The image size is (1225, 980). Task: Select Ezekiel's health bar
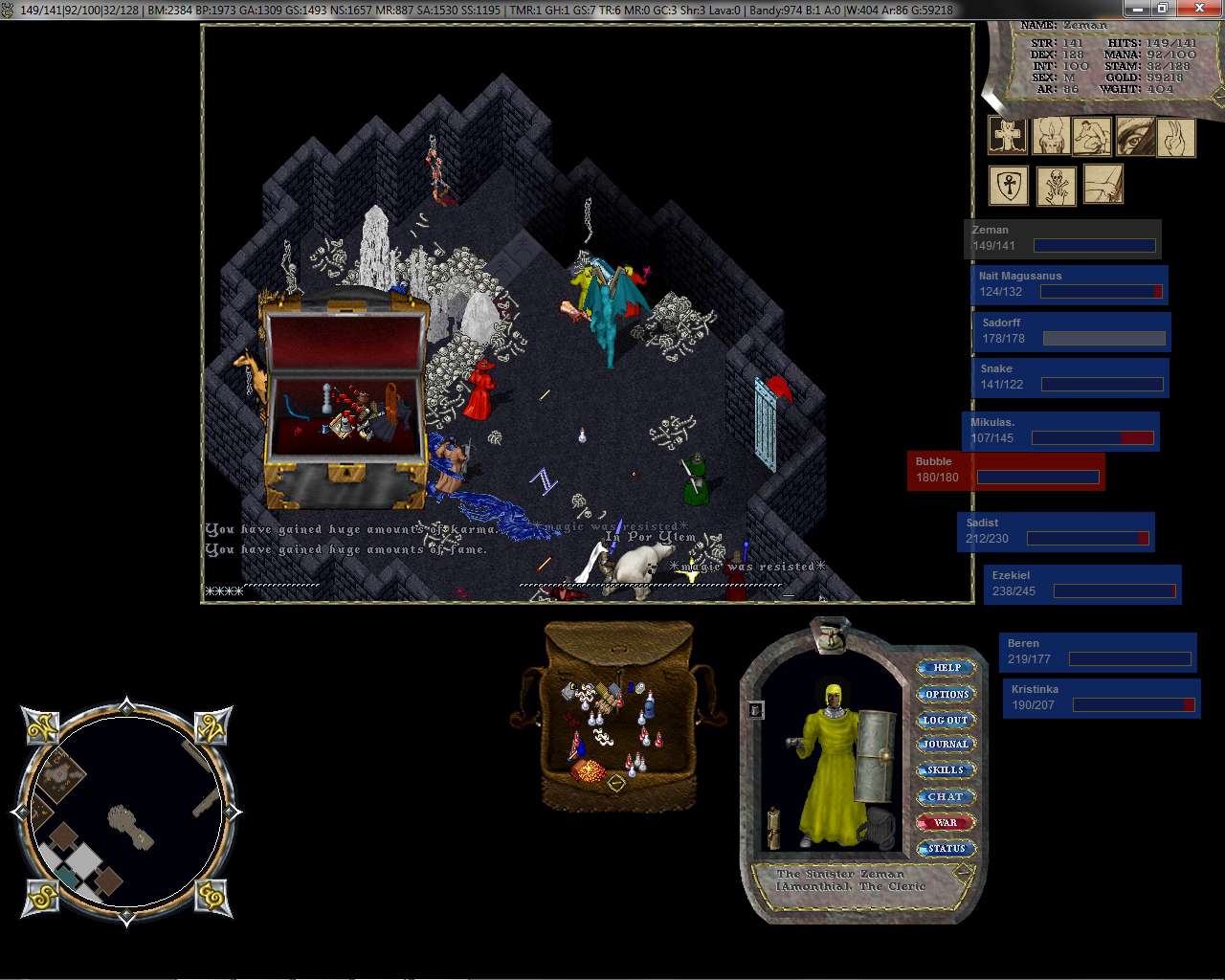coord(1082,584)
